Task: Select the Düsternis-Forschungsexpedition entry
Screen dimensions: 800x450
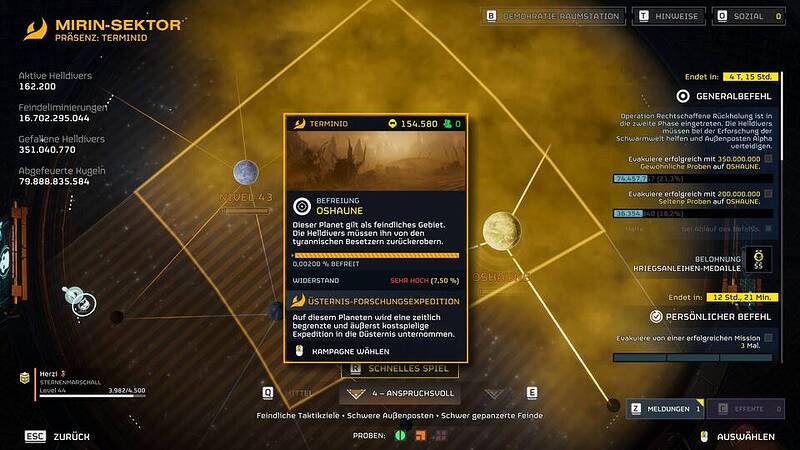Action: (x=376, y=301)
